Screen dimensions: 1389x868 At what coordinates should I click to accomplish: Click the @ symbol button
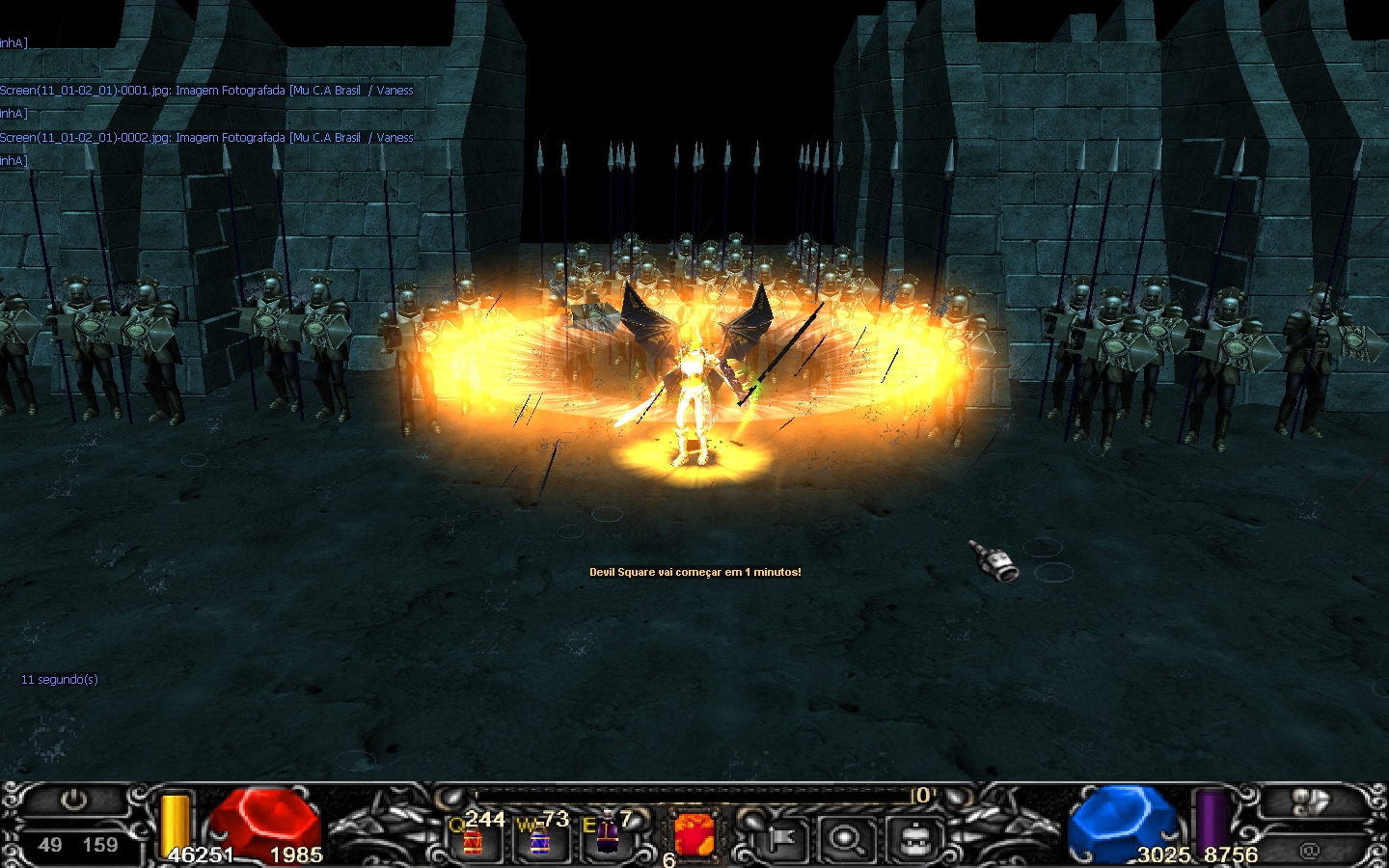[1309, 850]
